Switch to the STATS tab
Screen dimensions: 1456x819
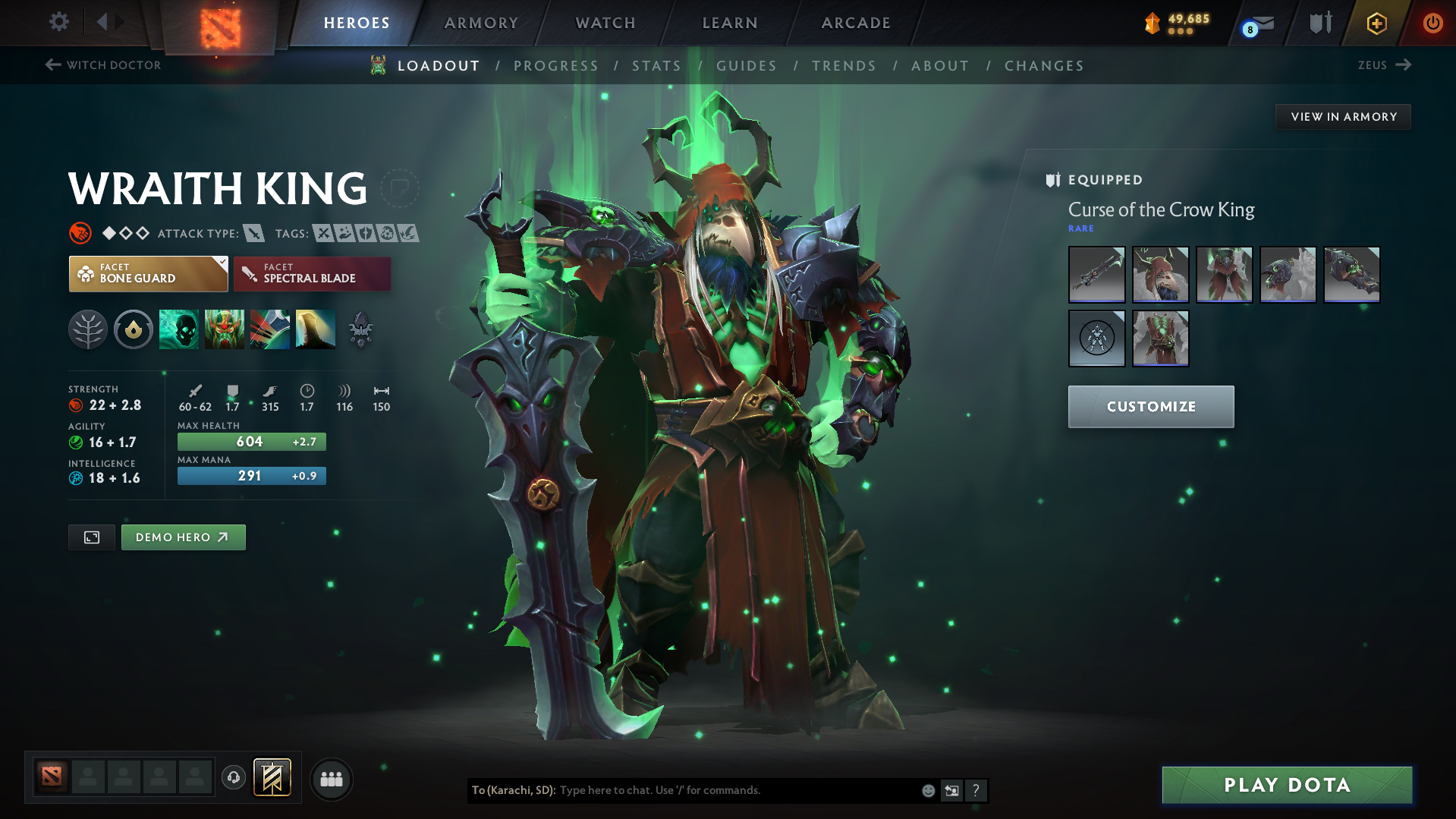(656, 66)
